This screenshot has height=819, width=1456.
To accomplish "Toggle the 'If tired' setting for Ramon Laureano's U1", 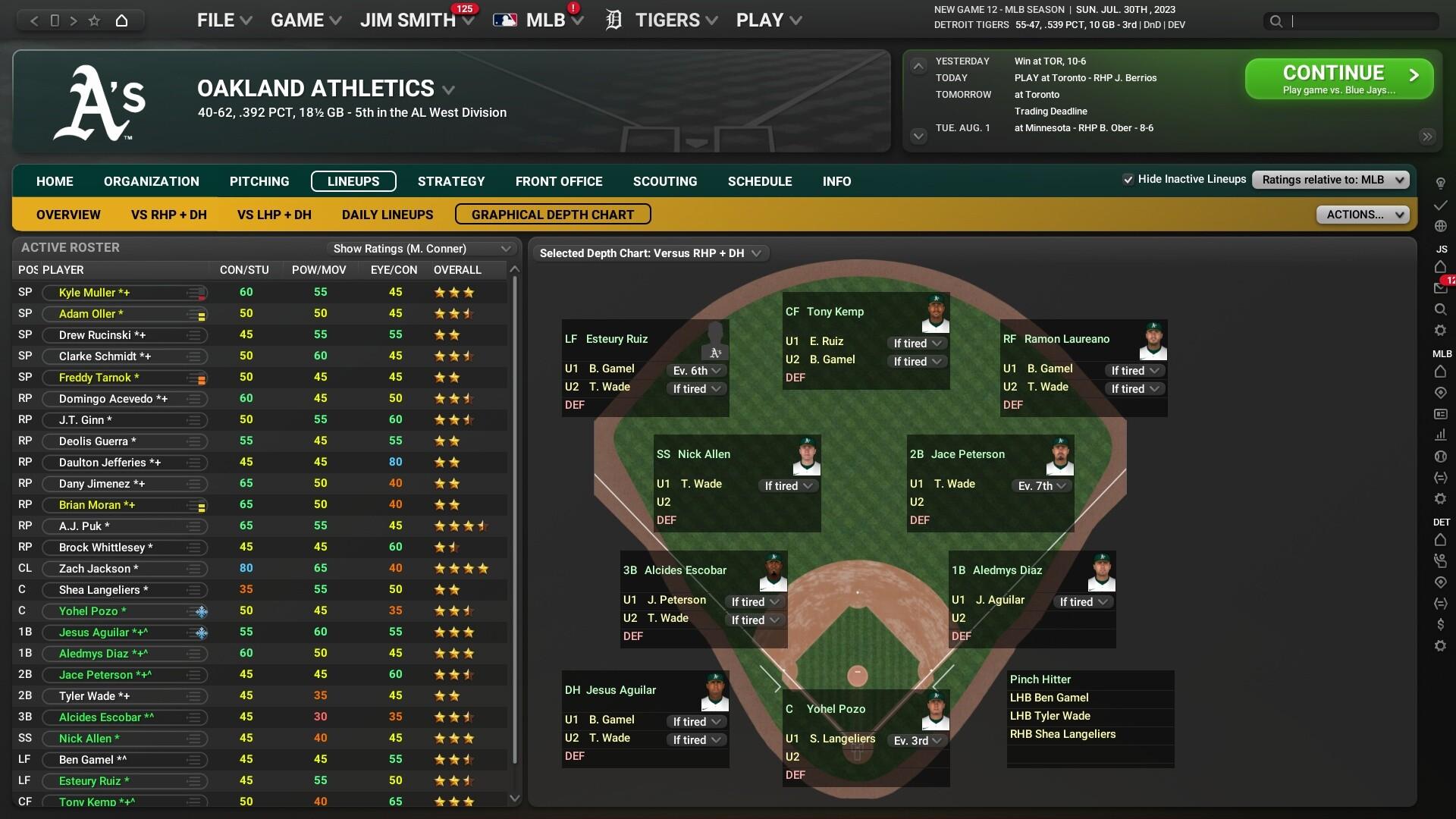I will 1134,370.
